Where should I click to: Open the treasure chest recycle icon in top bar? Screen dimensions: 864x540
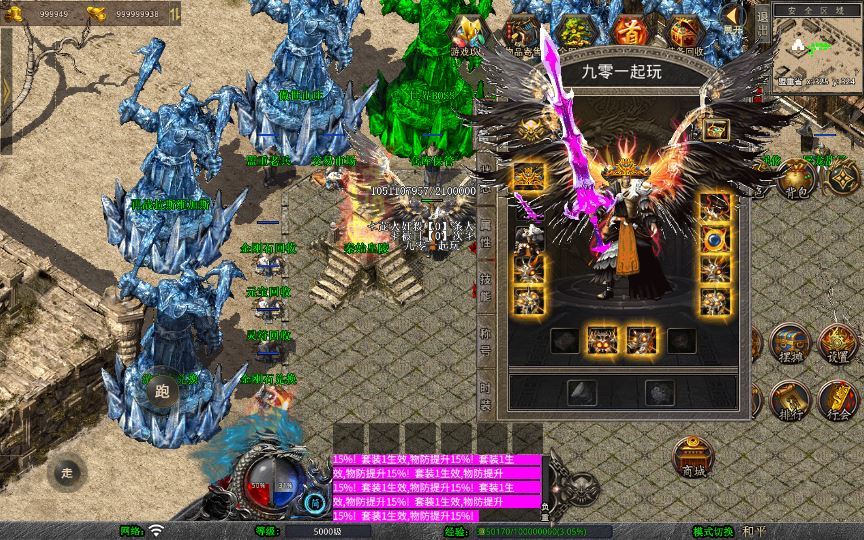coord(684,32)
